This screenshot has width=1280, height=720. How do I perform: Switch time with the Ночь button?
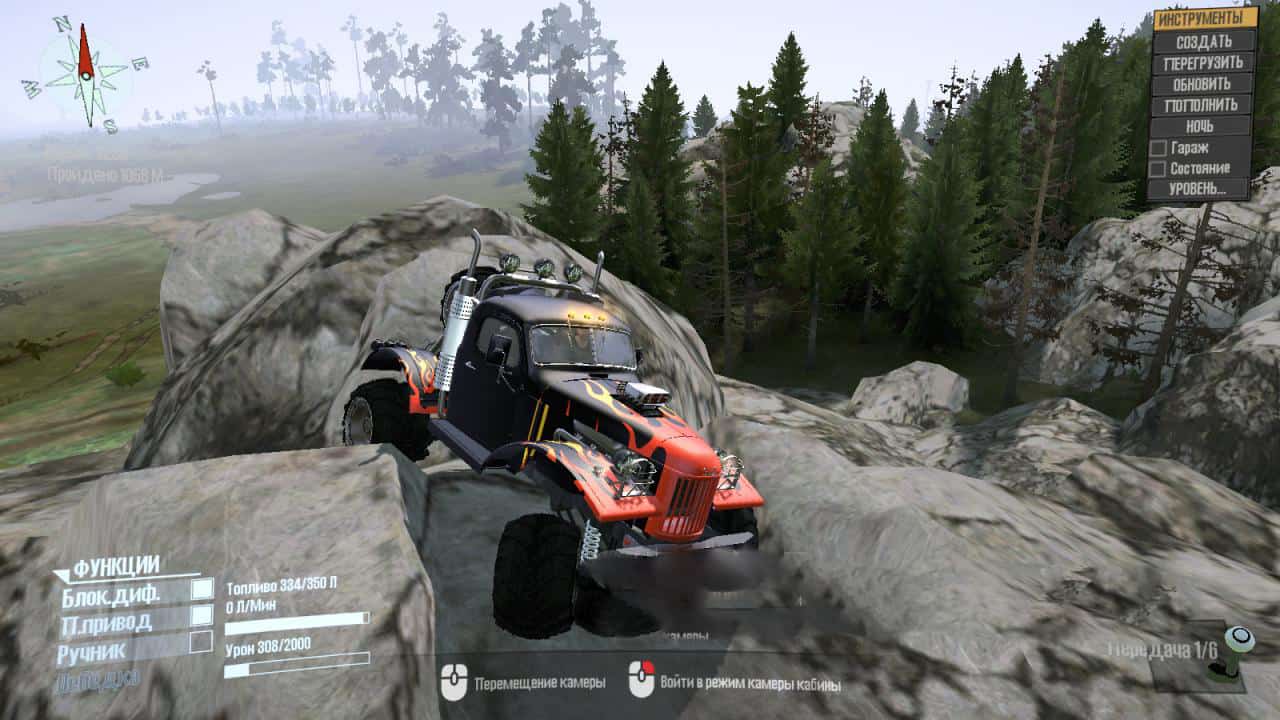tap(1200, 127)
